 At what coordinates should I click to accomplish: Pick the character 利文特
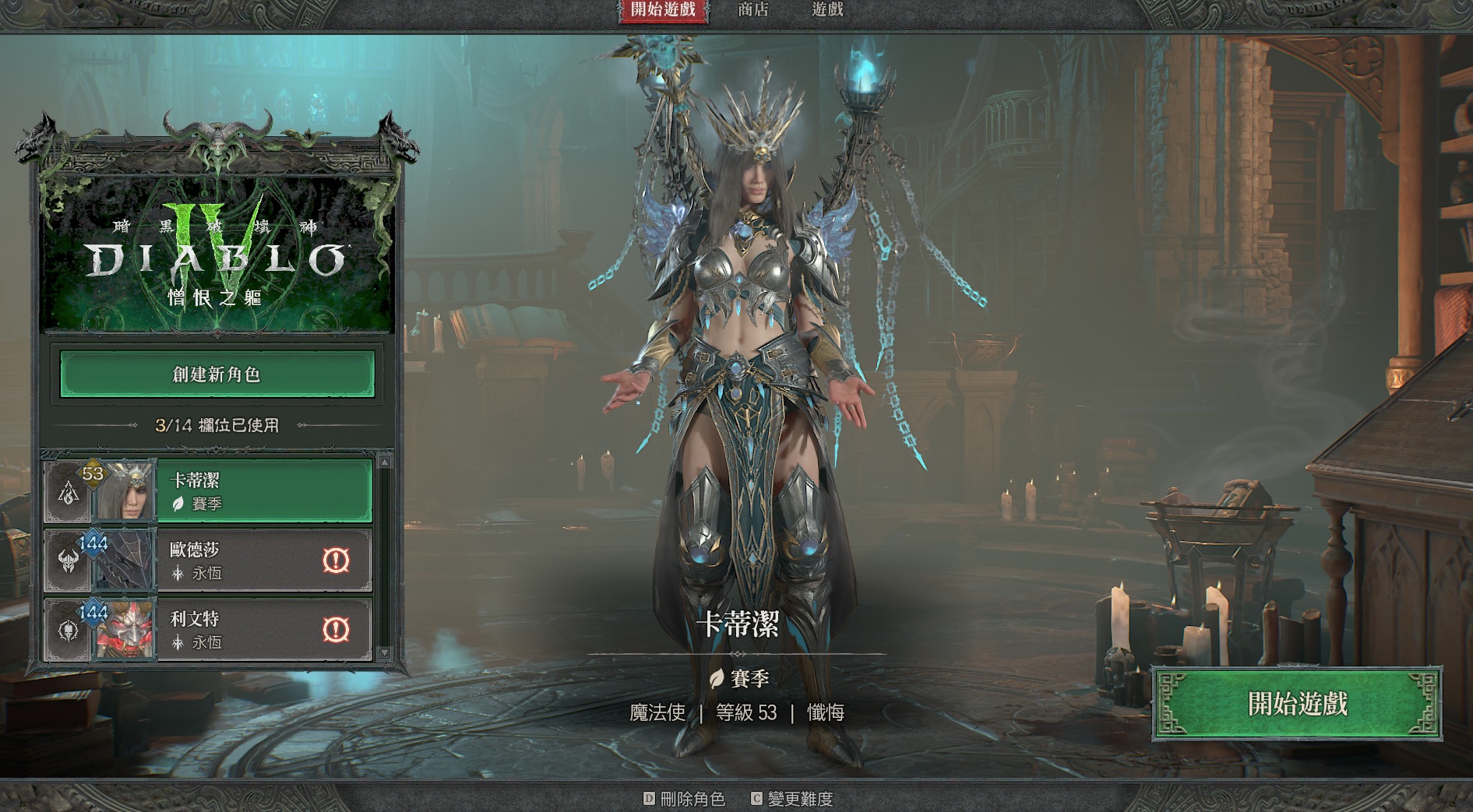coord(241,630)
